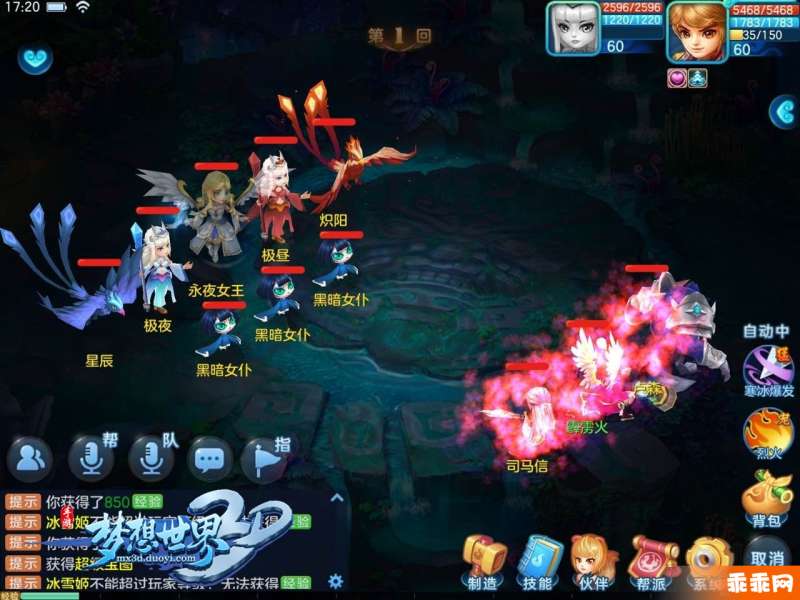This screenshot has width=800, height=600.
Task: Open the 系统 gear settings icon
Action: pos(710,560)
